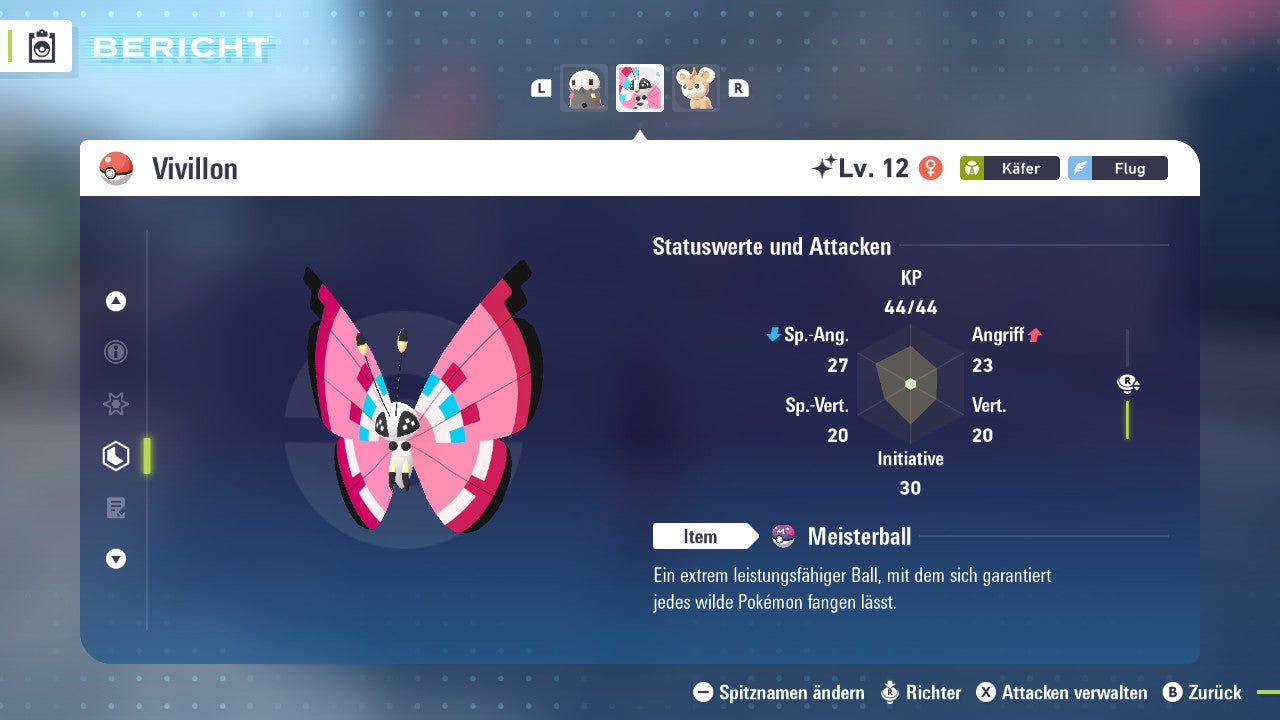Open the Pokémon info page in the sidebar
The height and width of the screenshot is (720, 1280).
pyautogui.click(x=115, y=352)
